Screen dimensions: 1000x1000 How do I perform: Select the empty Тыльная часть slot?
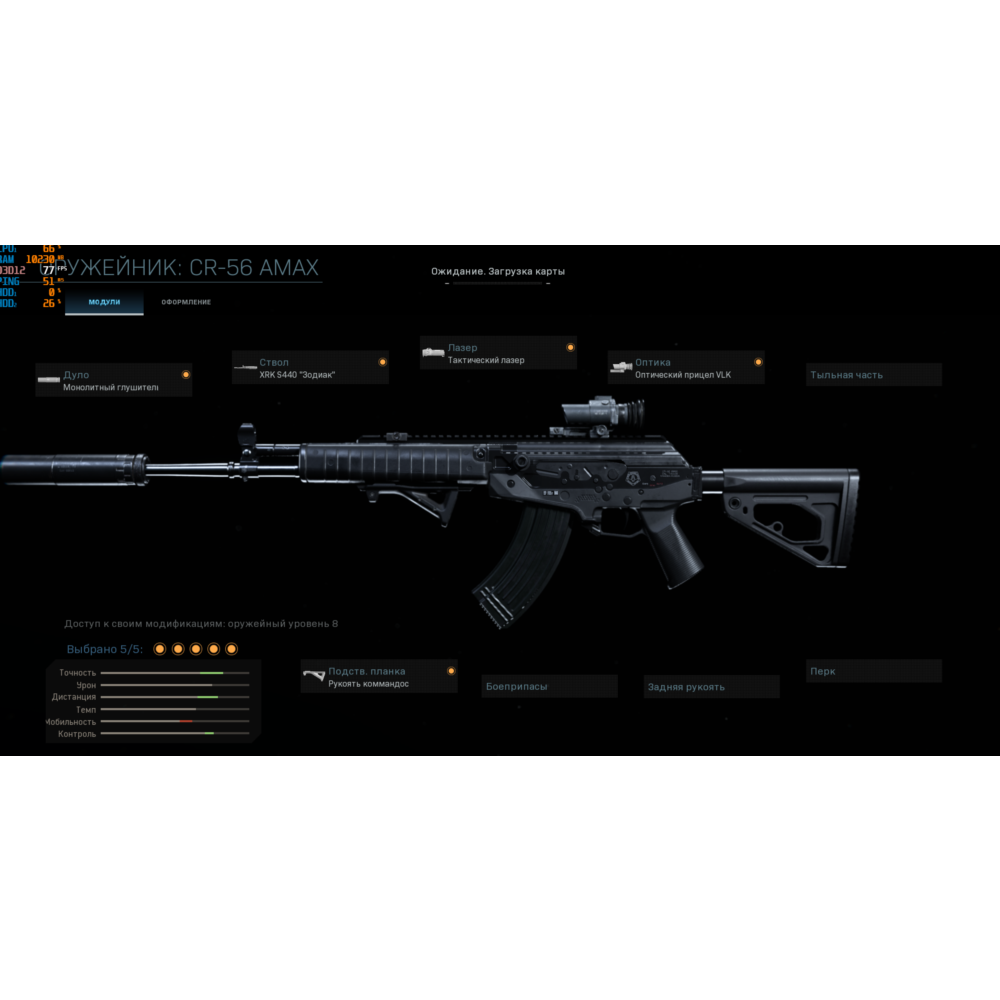click(874, 375)
